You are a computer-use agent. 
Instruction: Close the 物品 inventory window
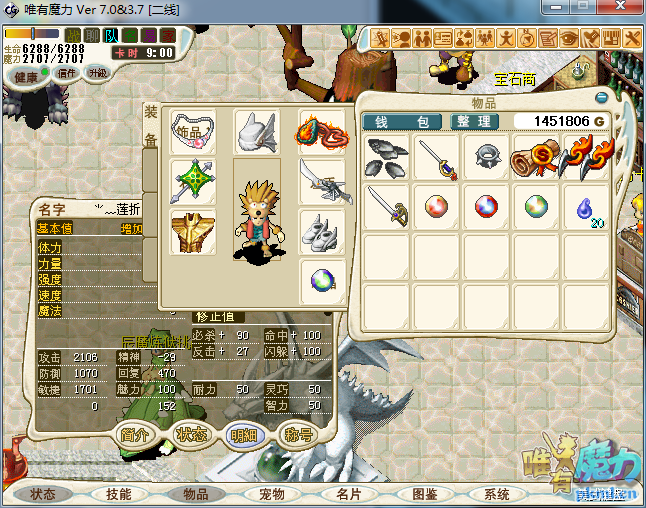(602, 98)
